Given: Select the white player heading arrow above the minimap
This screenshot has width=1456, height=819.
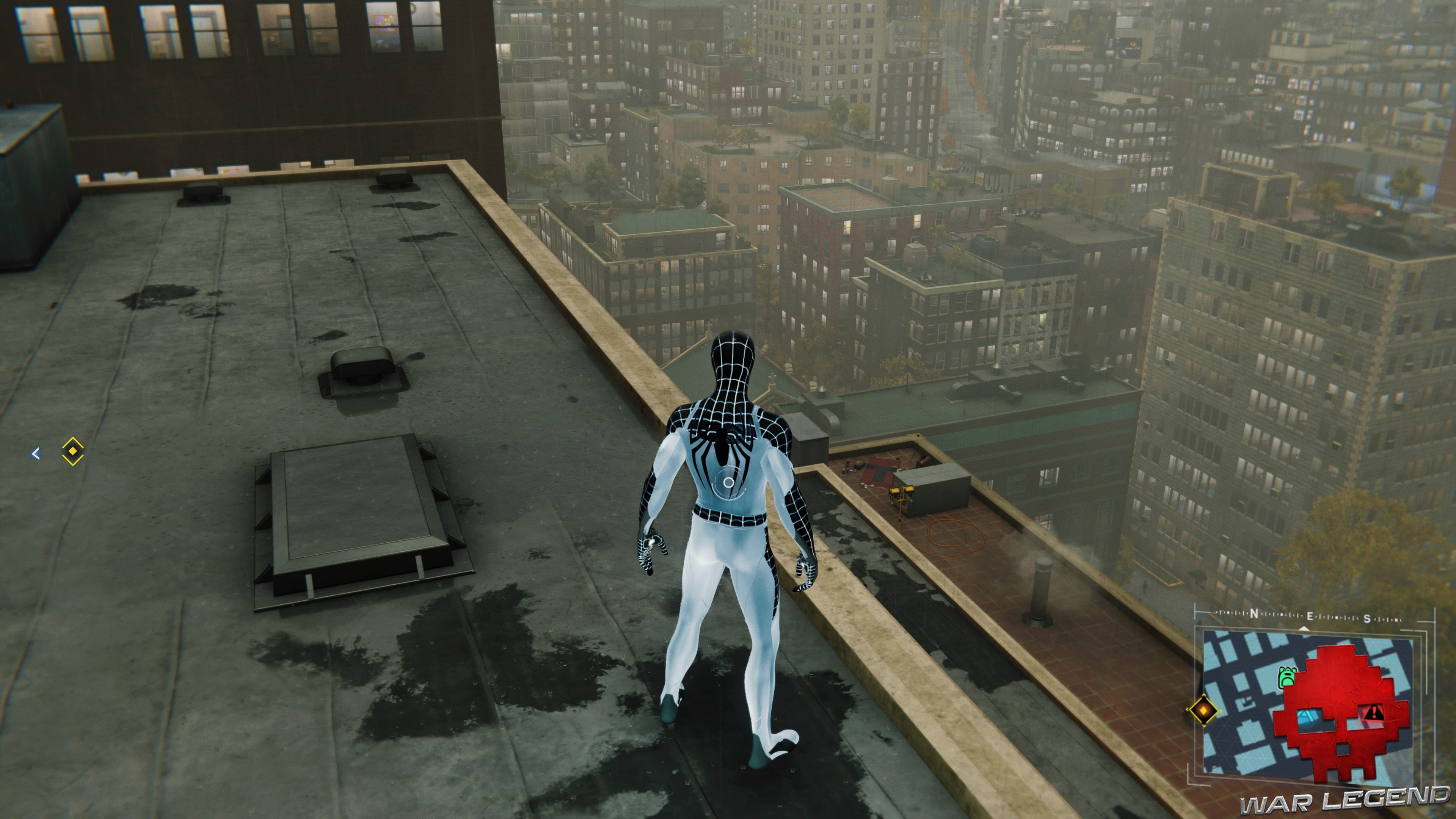Looking at the screenshot, I should 1304,628.
